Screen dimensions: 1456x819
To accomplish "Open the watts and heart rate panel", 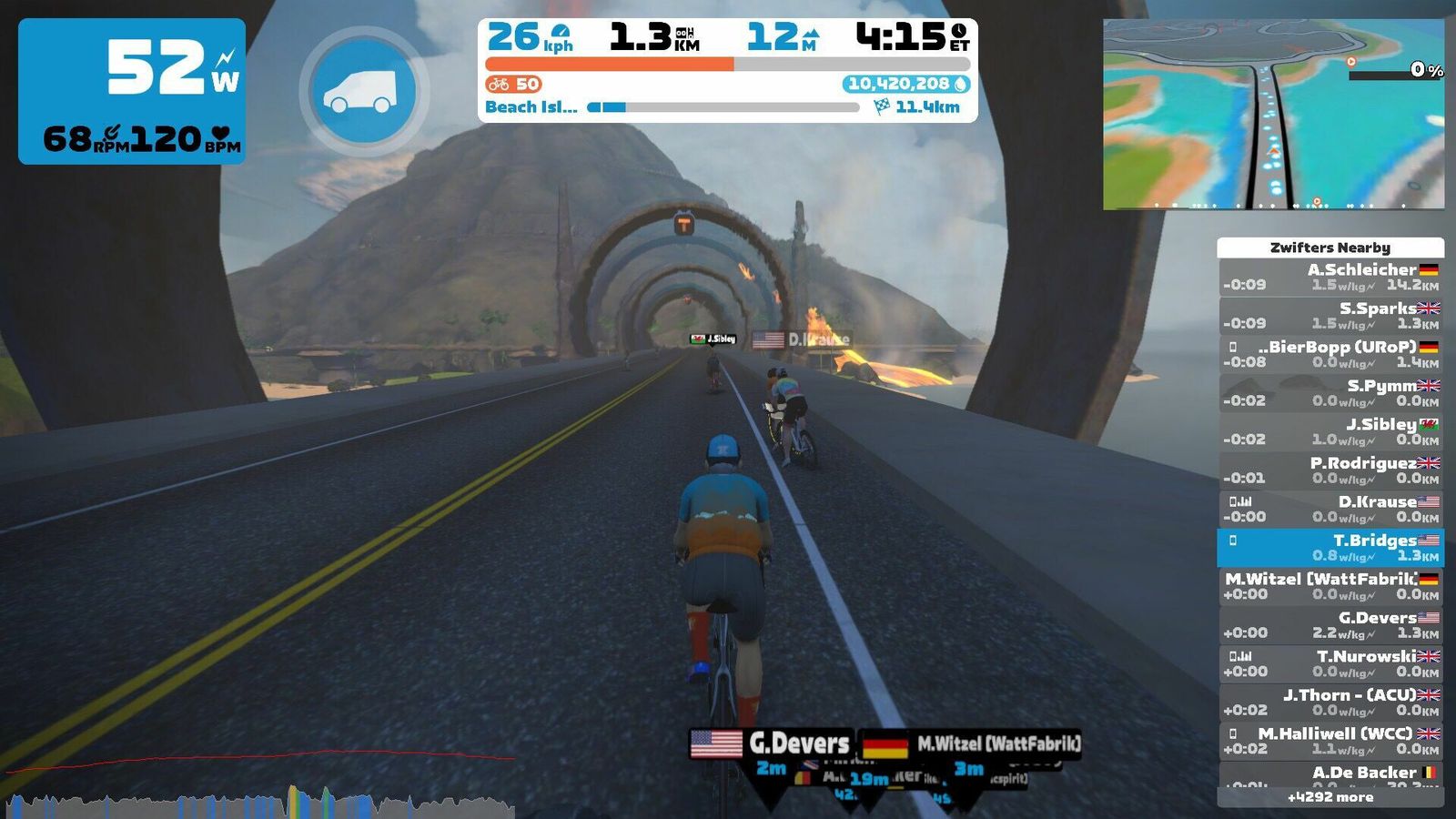I will tap(132, 91).
